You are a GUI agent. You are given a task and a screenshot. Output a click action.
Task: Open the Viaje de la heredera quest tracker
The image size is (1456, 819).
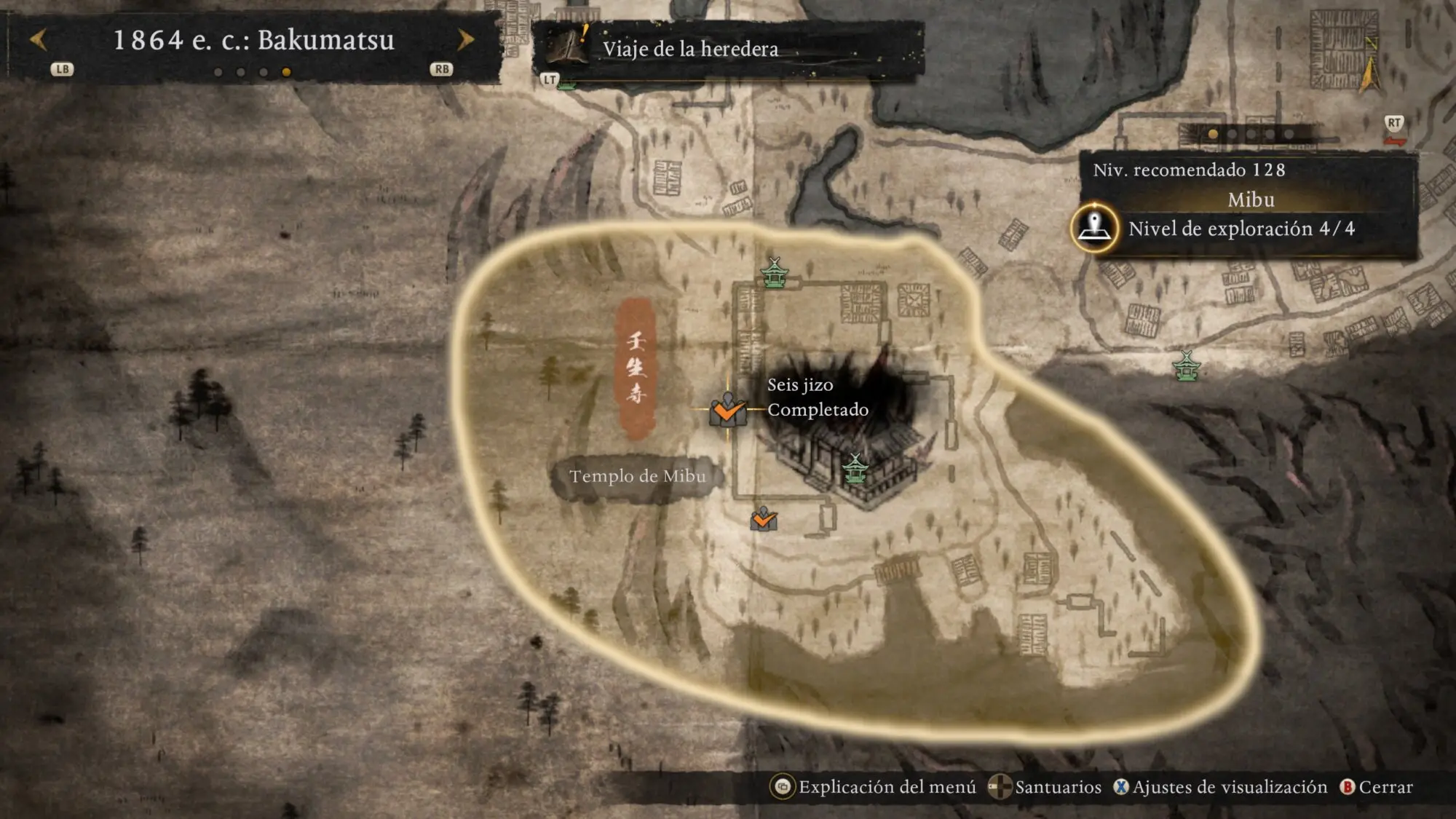690,49
